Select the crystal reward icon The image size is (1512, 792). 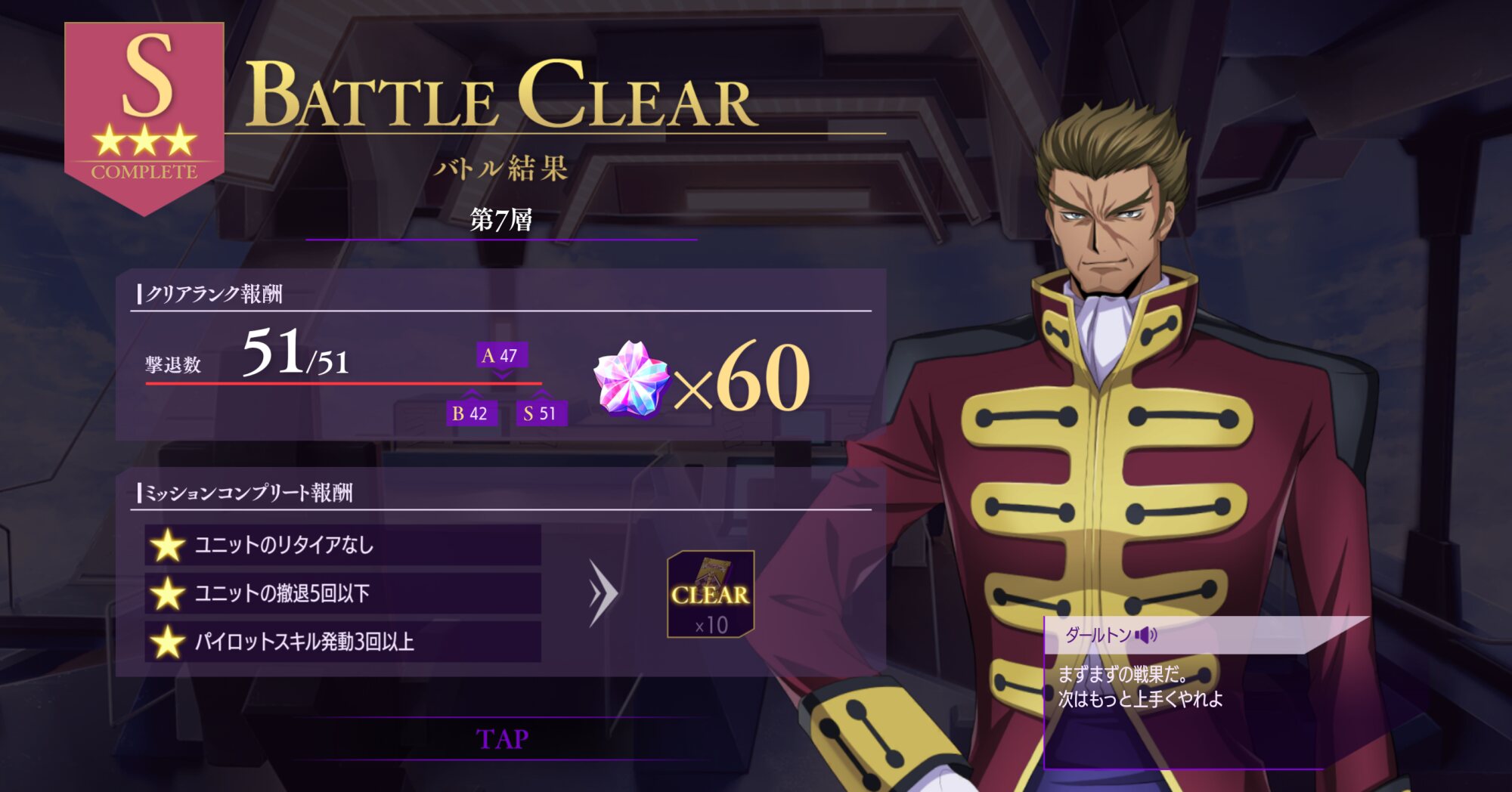[x=632, y=379]
